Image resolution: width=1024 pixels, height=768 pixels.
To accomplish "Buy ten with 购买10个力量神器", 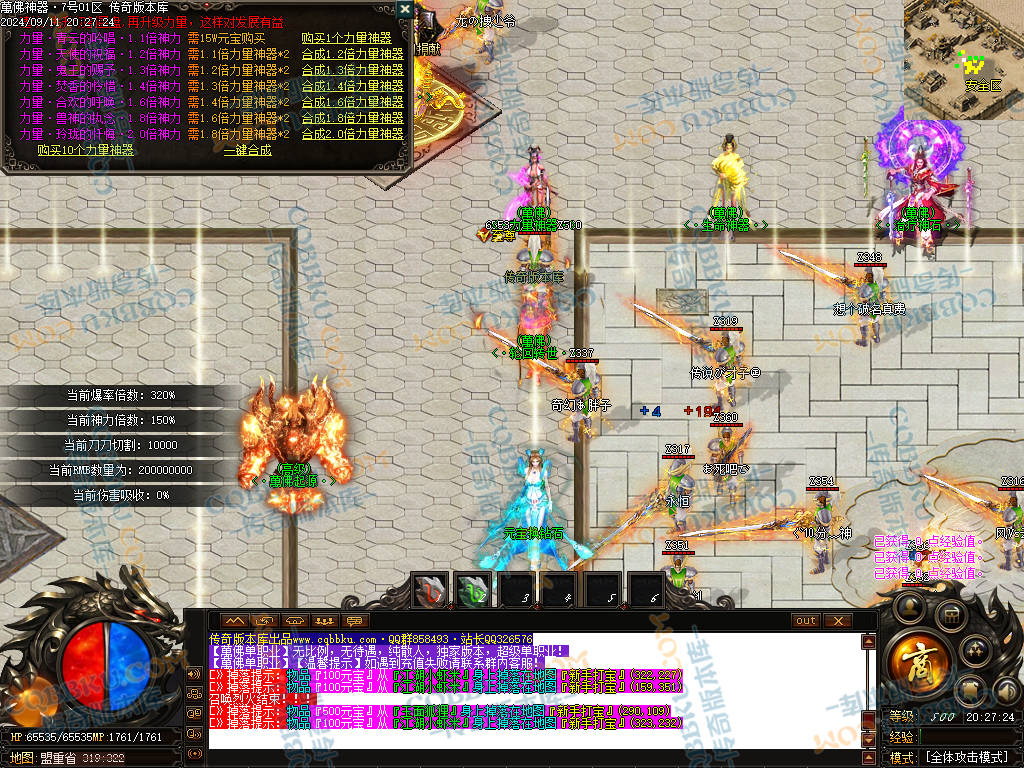I will [x=85, y=150].
